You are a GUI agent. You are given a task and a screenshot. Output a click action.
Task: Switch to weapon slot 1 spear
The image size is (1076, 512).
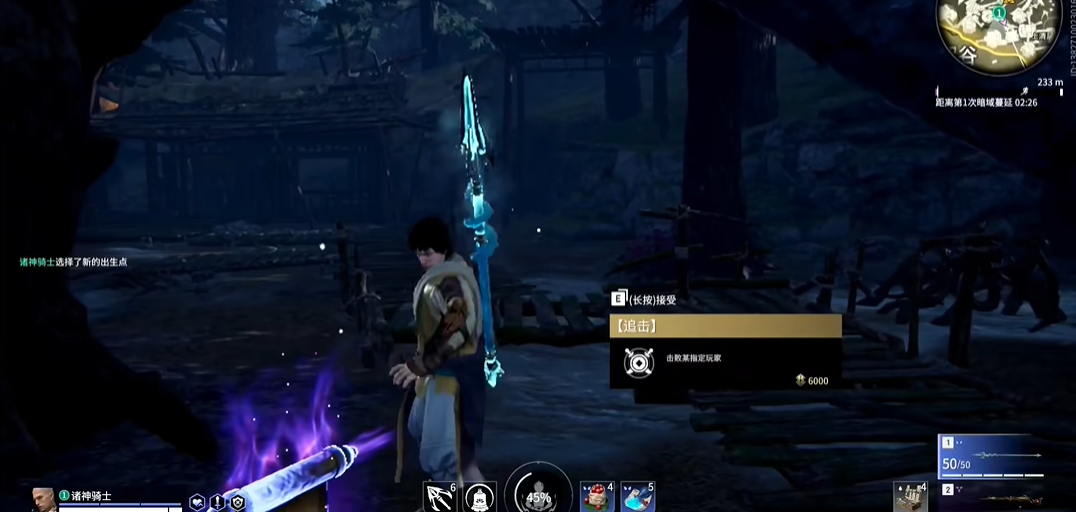coord(990,456)
